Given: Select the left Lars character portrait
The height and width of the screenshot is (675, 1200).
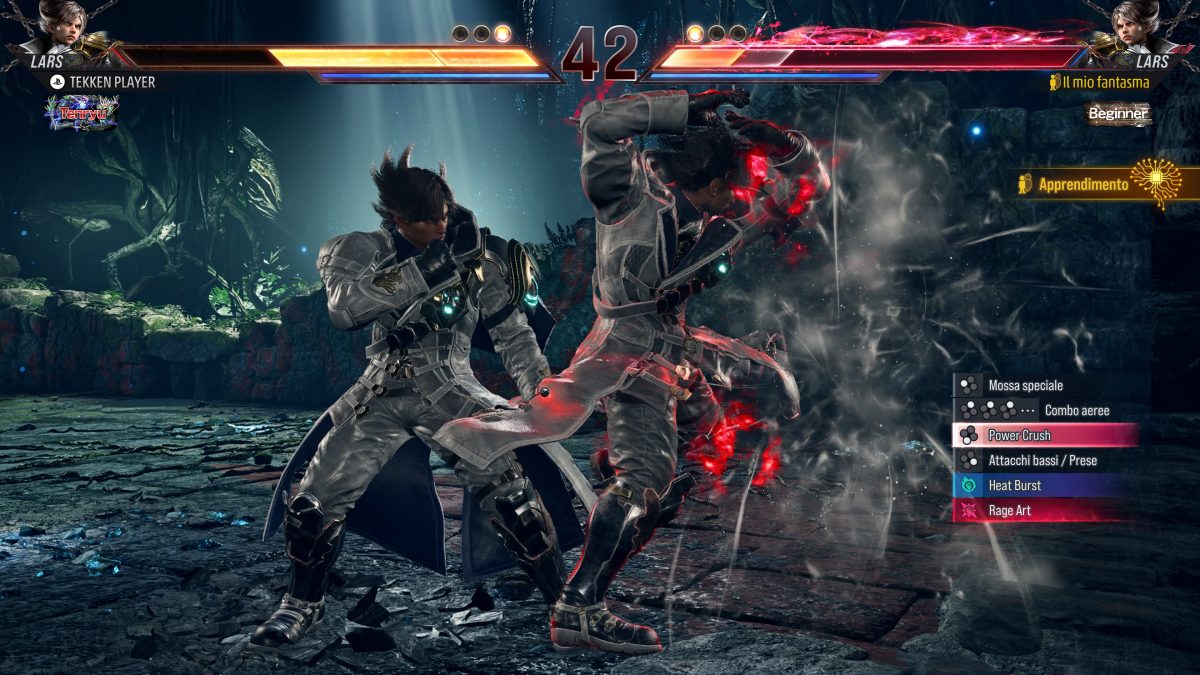Looking at the screenshot, I should point(62,30).
